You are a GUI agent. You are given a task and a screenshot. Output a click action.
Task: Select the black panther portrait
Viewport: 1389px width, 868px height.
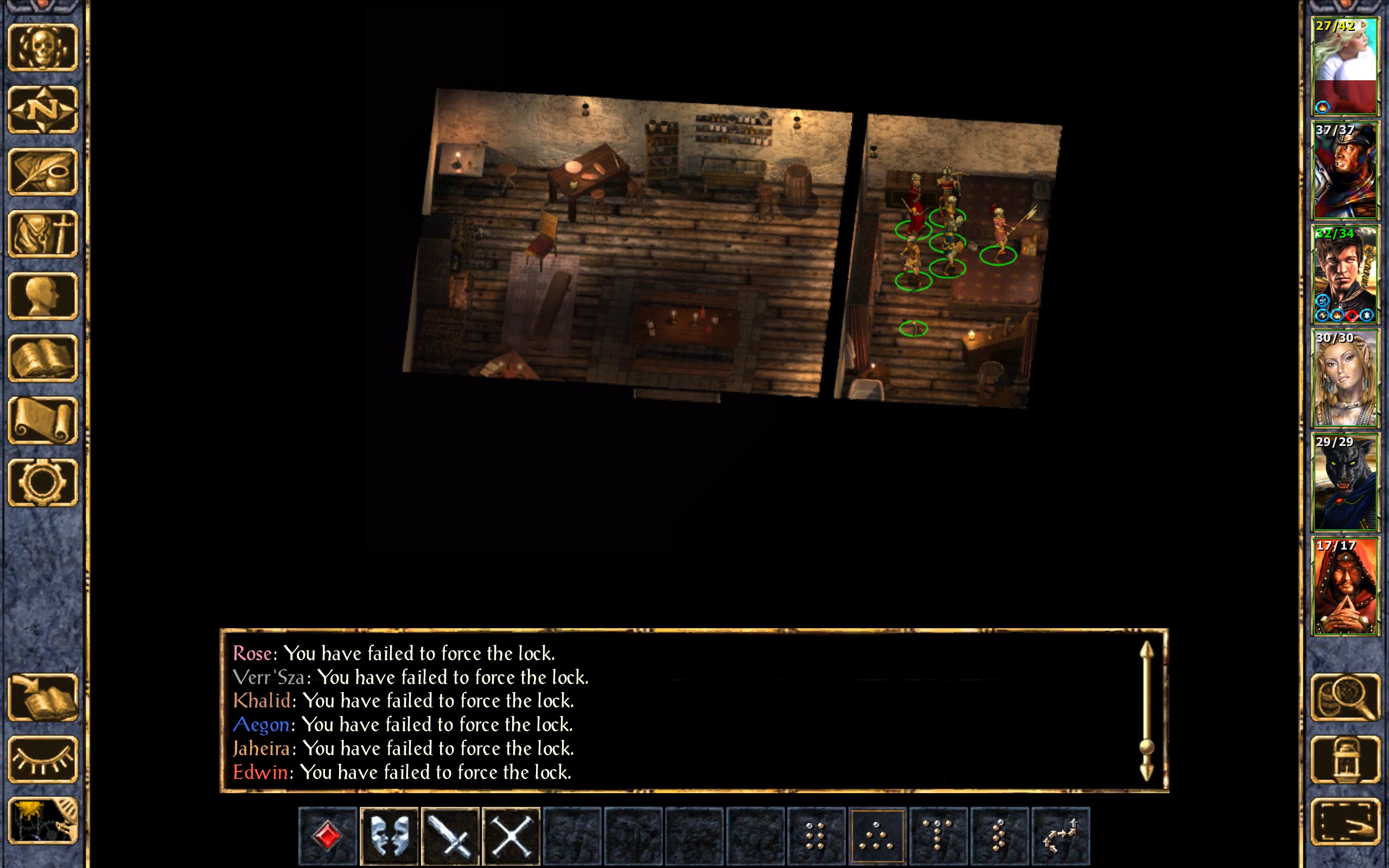pos(1345,482)
